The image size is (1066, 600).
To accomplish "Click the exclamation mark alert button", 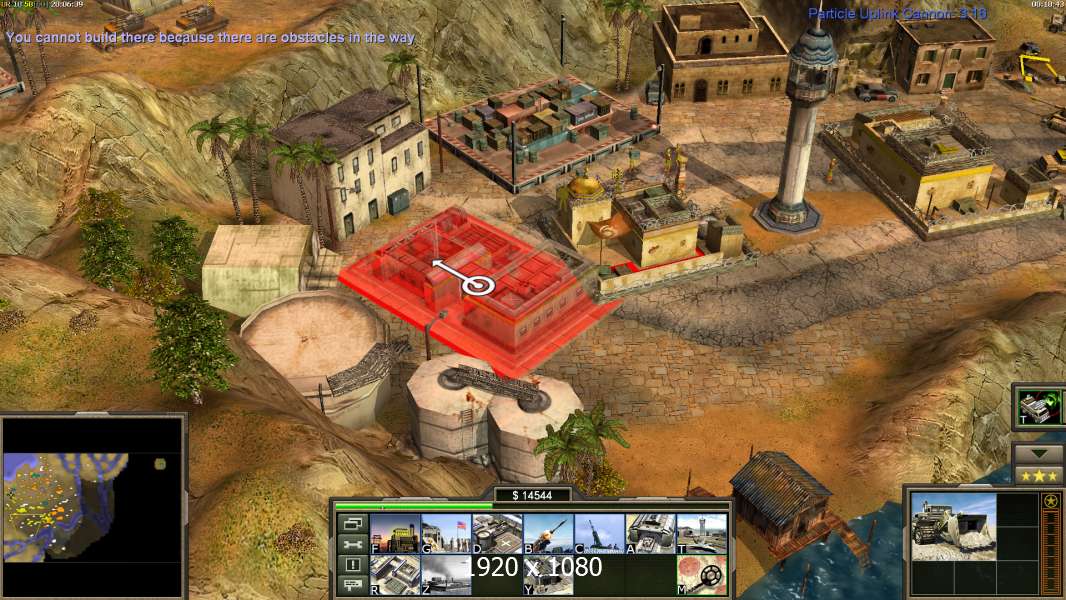I will [x=352, y=565].
